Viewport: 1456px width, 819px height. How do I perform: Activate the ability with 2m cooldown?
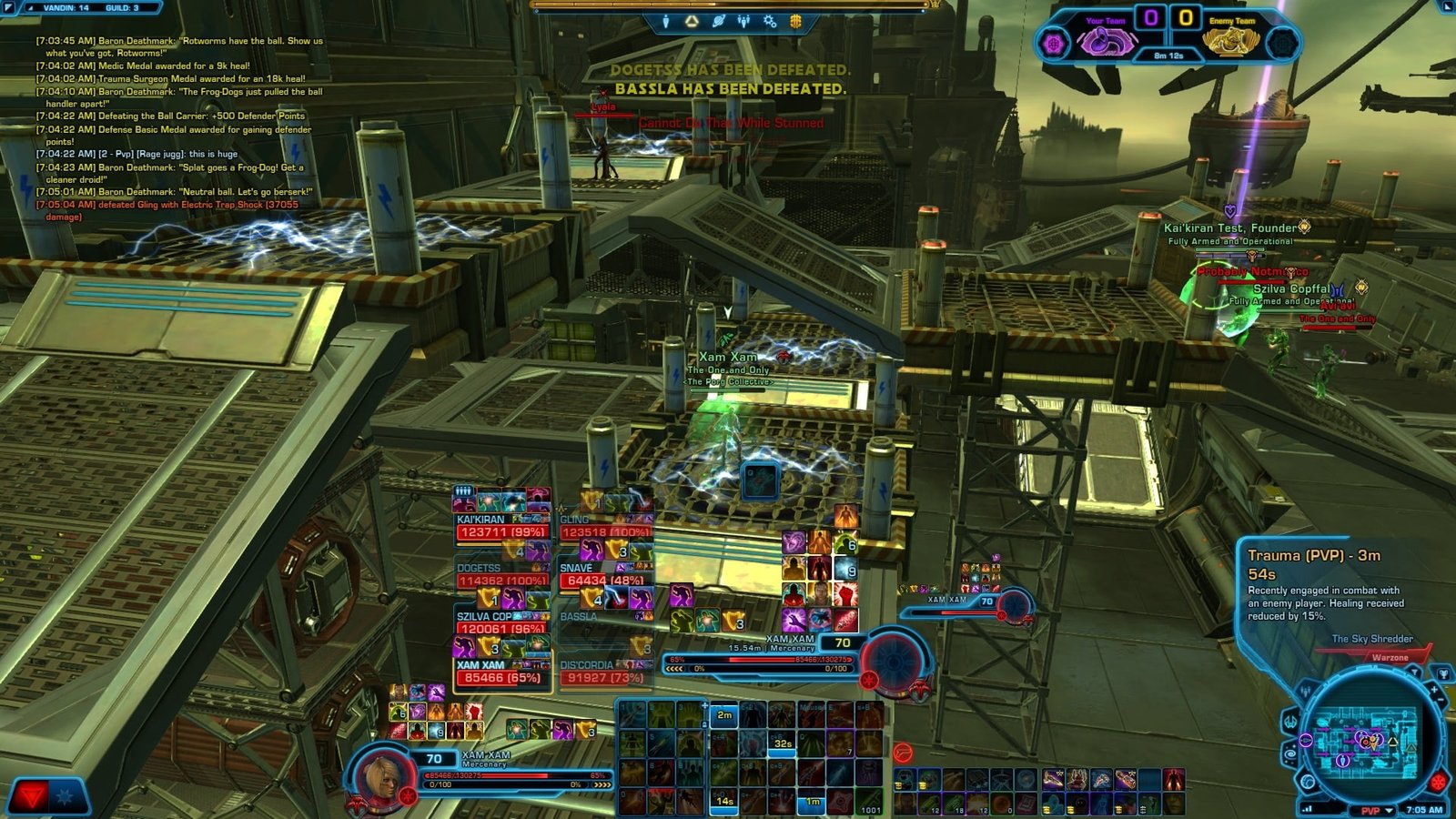[x=723, y=716]
